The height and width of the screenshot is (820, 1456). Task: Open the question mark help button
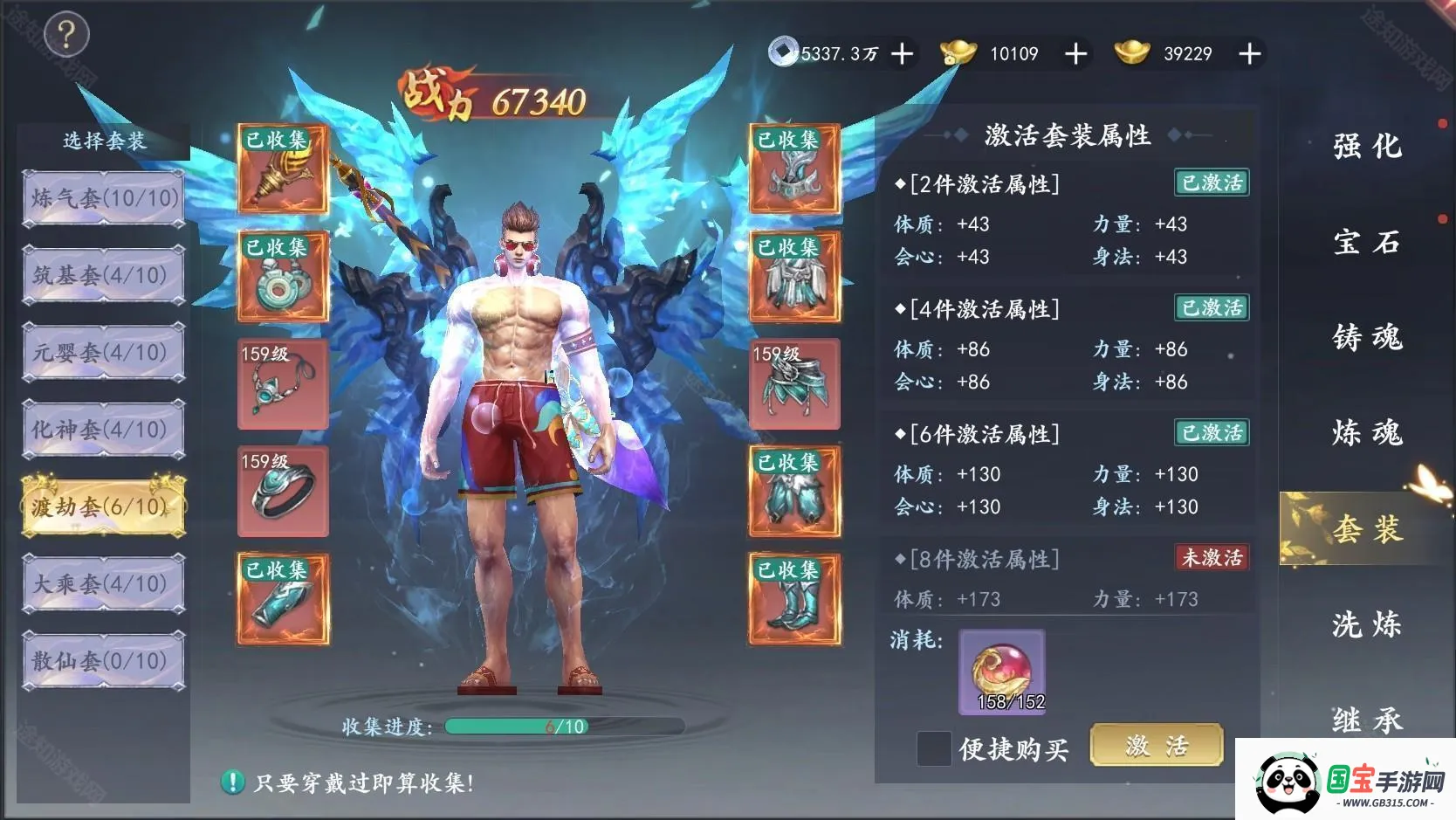[65, 35]
